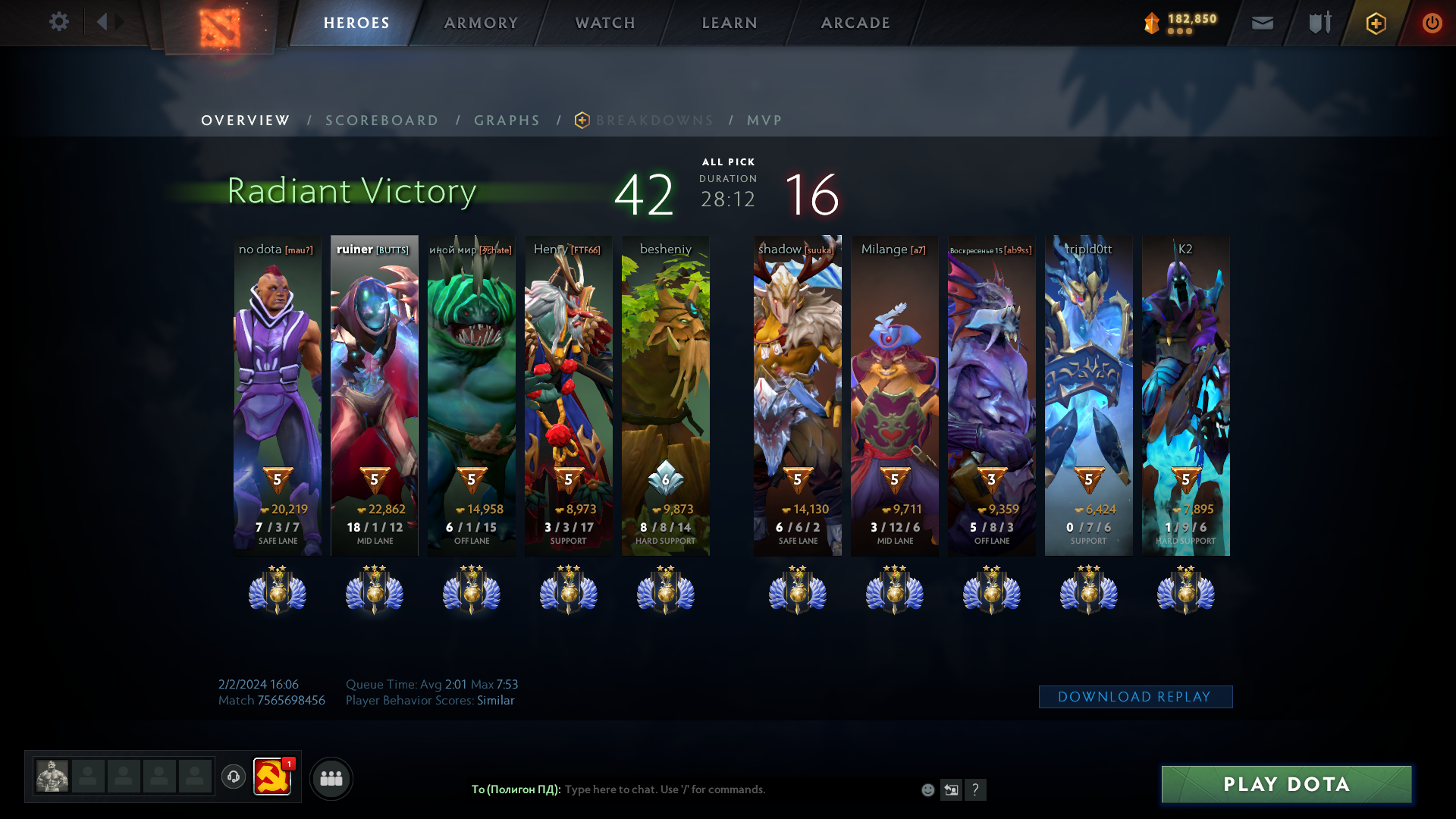The height and width of the screenshot is (819, 1456).
Task: Click the red power quit button
Action: 1432,24
